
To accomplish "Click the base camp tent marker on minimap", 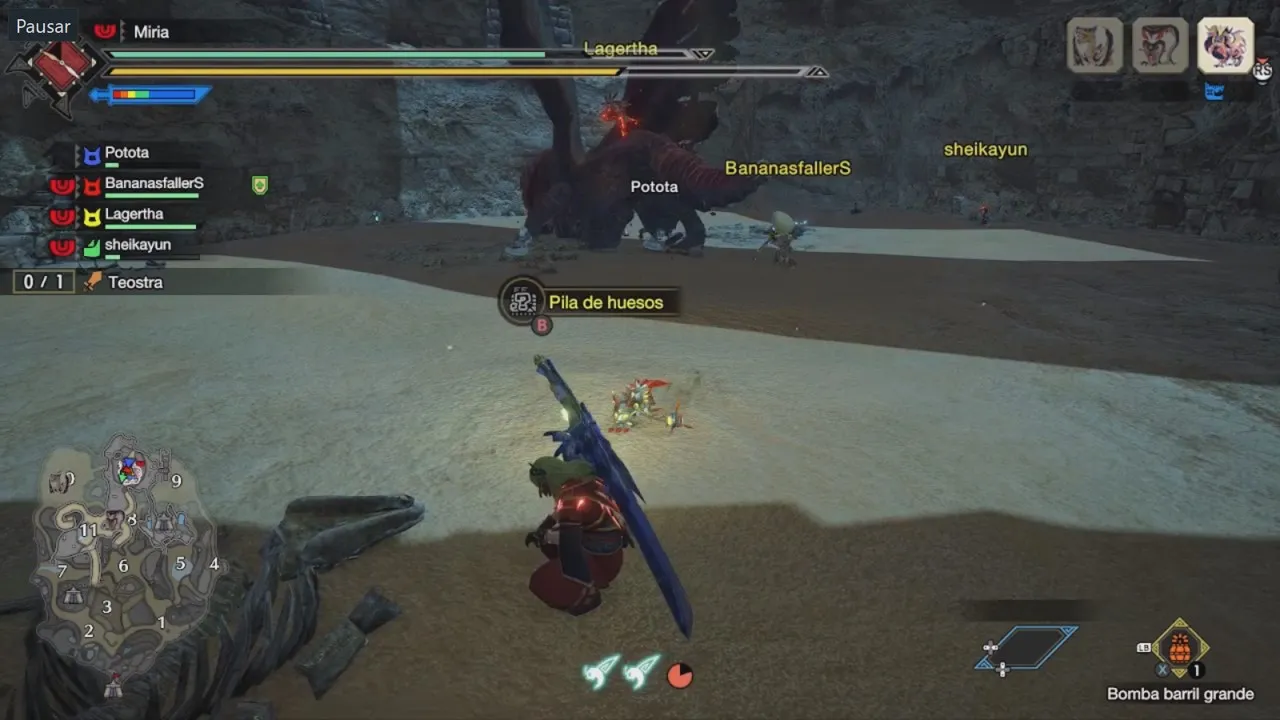I will [x=114, y=685].
